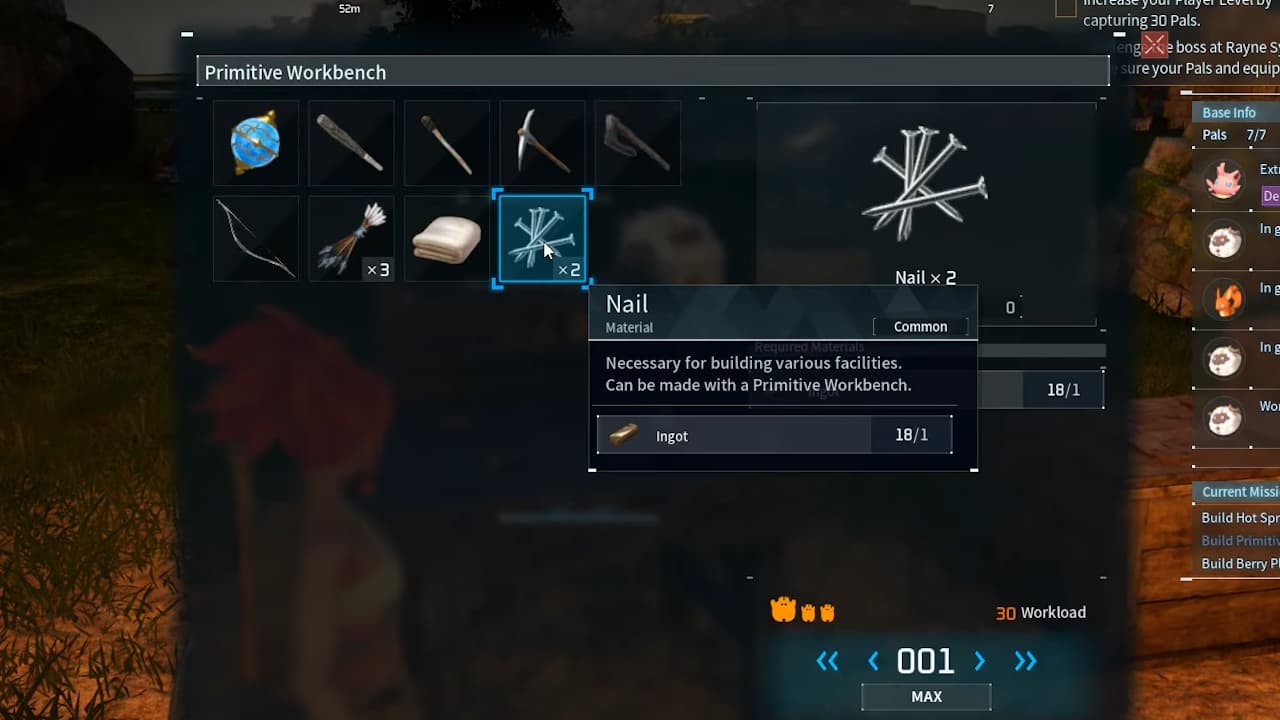Jump quantity down with the double left arrows
This screenshot has width=1280, height=720.
coord(827,661)
